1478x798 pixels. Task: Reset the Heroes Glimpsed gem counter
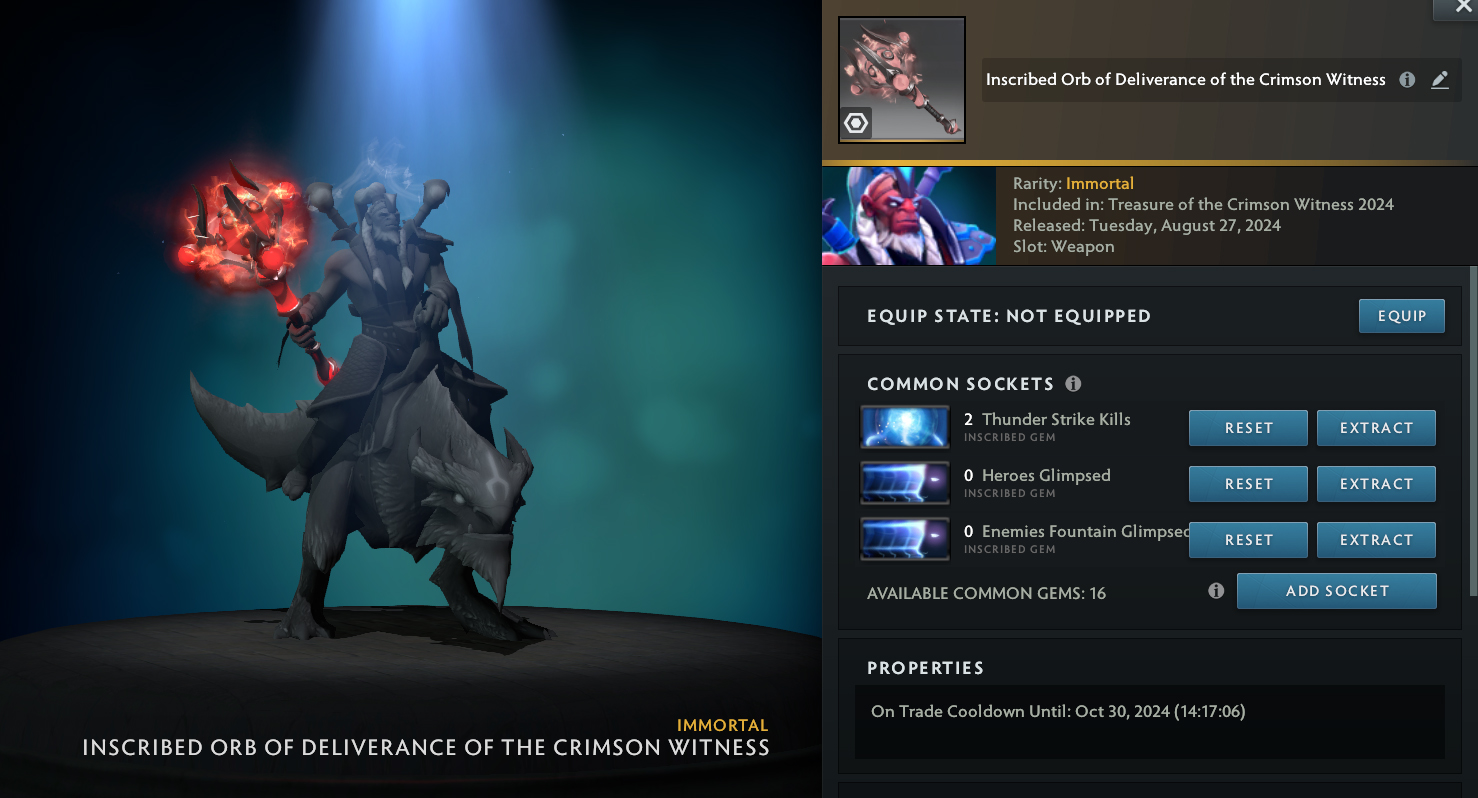(x=1248, y=484)
